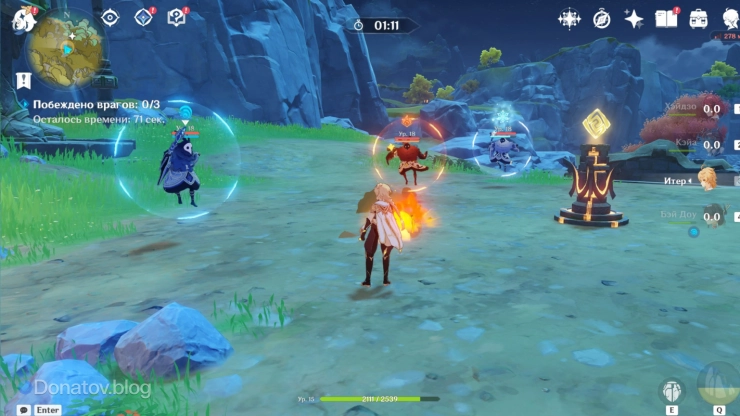Activate the elemental skill icon
The height and width of the screenshot is (416, 740).
671,390
